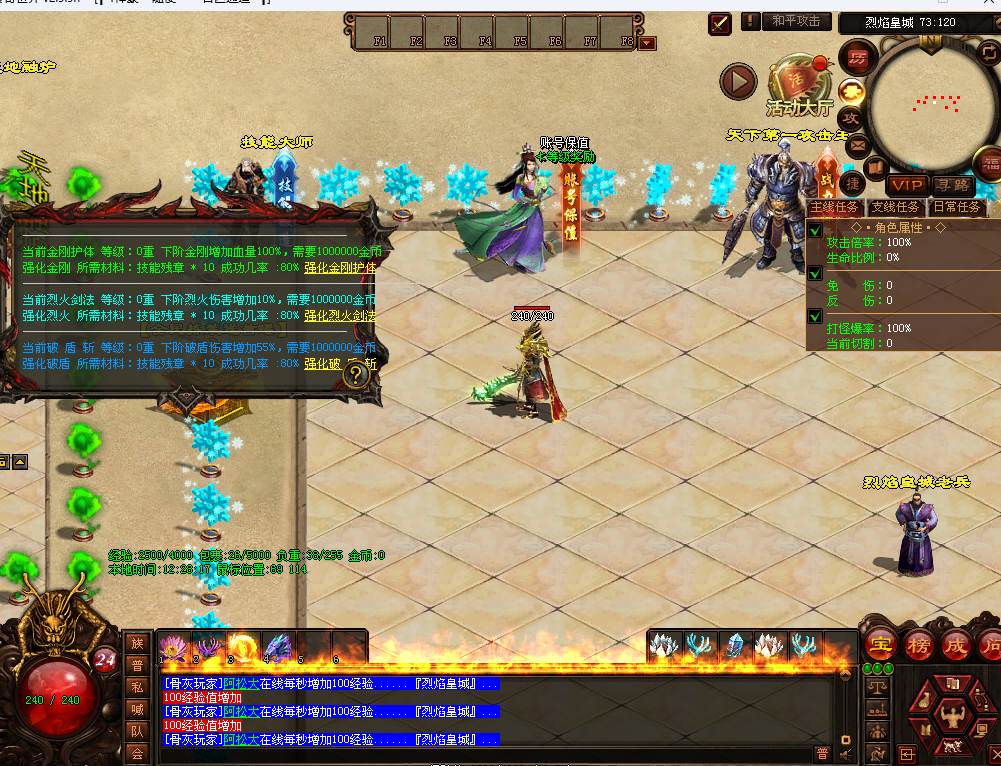Use the blue dragon skill in slot 4
This screenshot has width=1001, height=766.
[x=276, y=646]
